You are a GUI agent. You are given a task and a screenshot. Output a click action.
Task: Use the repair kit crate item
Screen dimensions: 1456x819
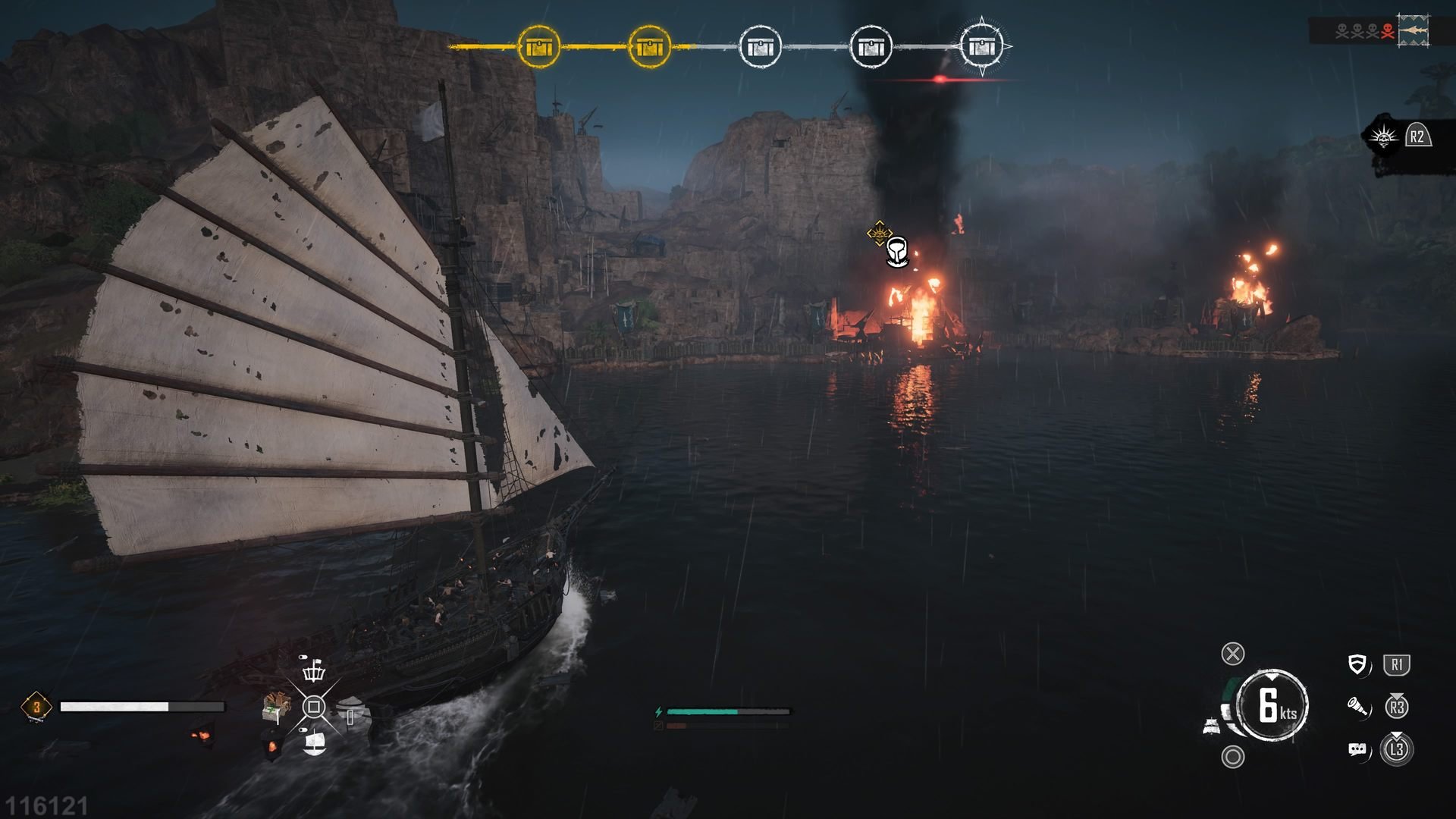click(276, 707)
